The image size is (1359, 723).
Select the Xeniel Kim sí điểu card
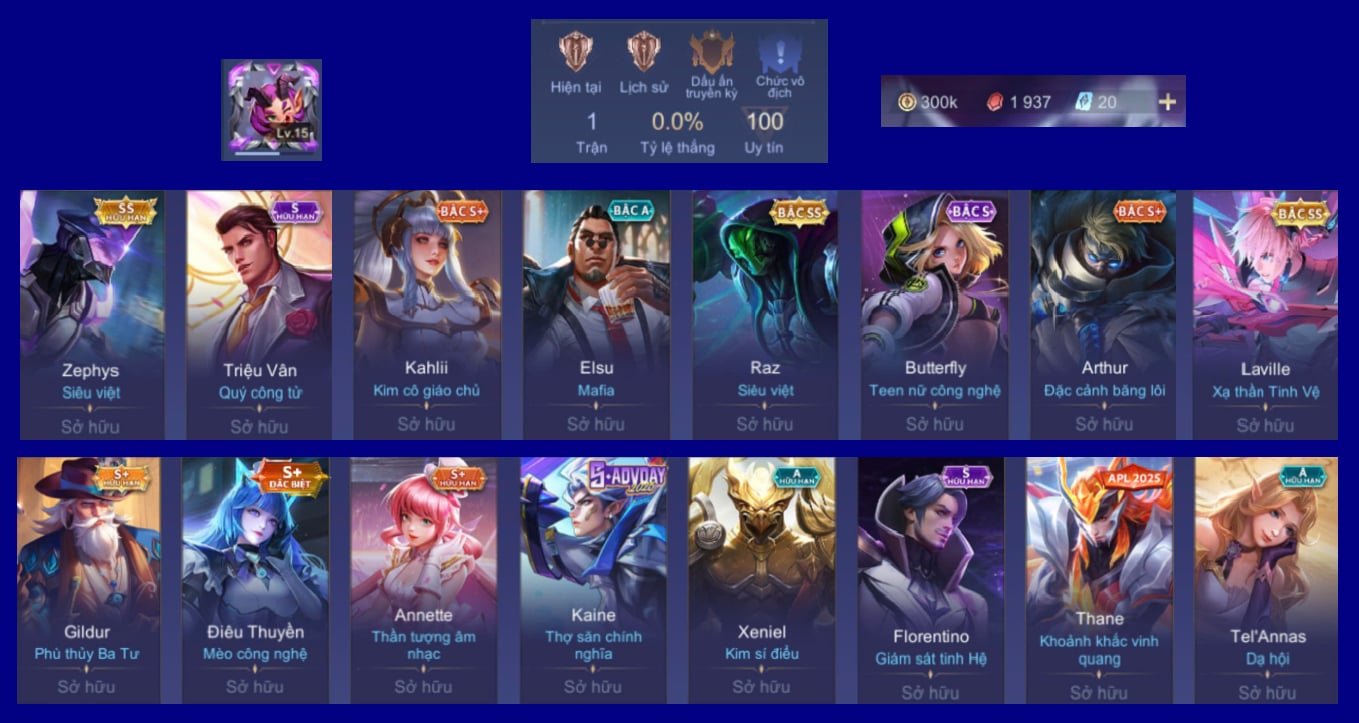coord(762,580)
